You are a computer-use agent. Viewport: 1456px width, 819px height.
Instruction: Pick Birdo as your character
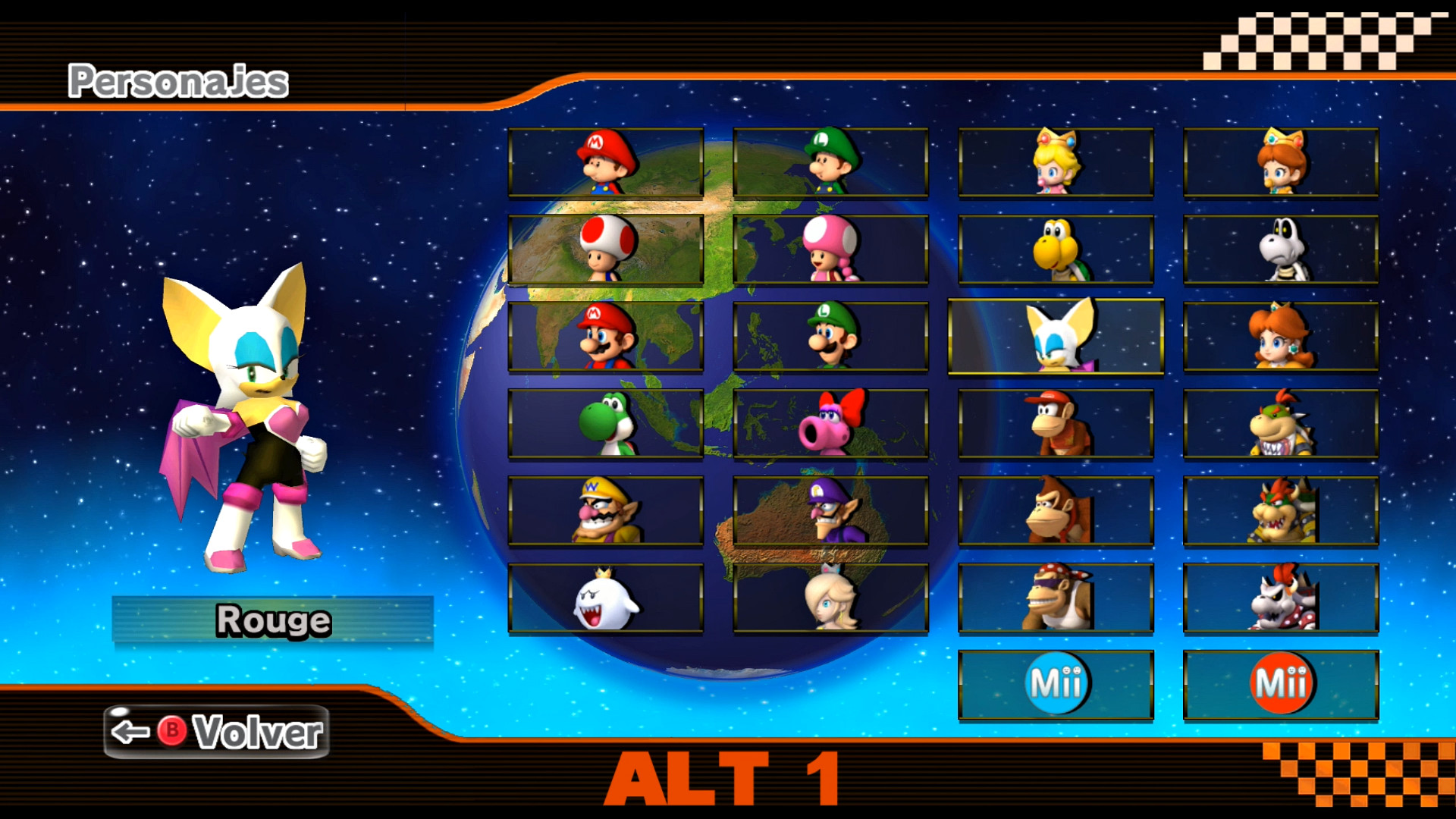click(x=830, y=423)
